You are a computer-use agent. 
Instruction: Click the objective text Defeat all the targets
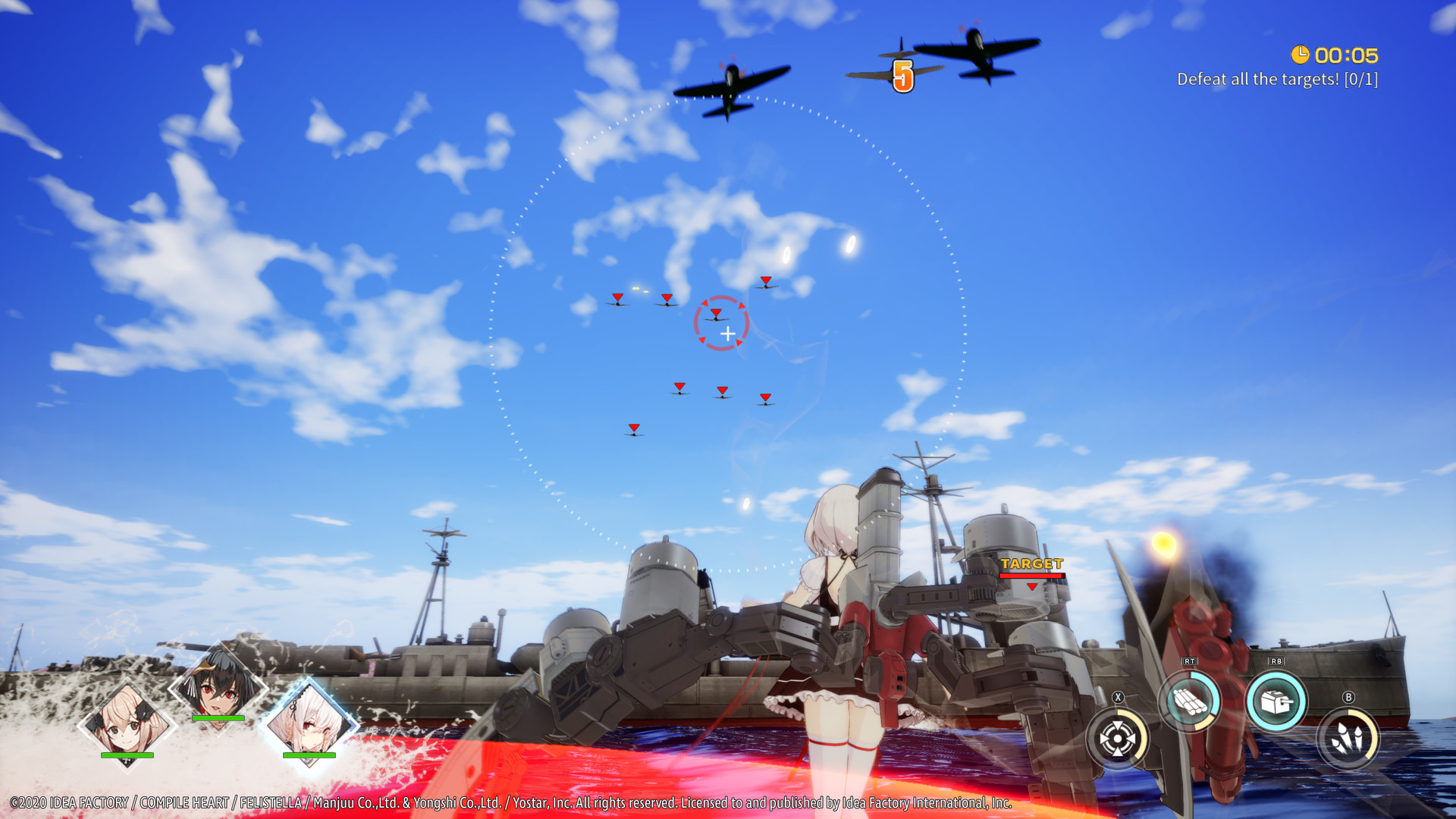pyautogui.click(x=1278, y=77)
